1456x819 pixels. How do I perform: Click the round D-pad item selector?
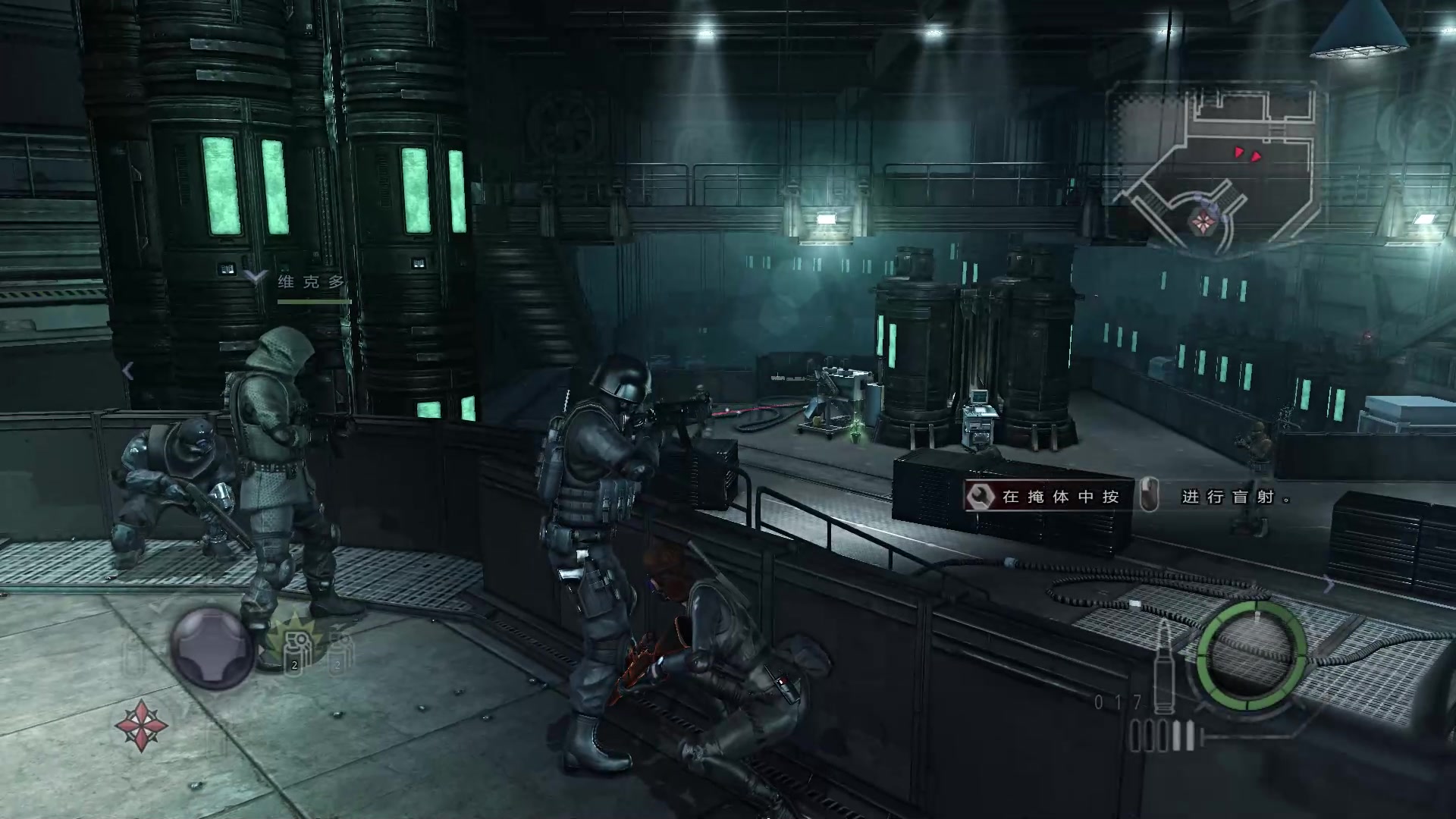pos(212,648)
